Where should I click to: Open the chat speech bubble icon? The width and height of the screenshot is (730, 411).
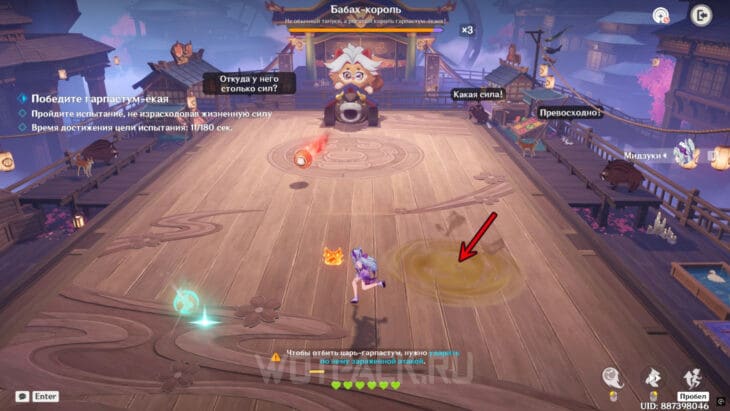click(21, 396)
